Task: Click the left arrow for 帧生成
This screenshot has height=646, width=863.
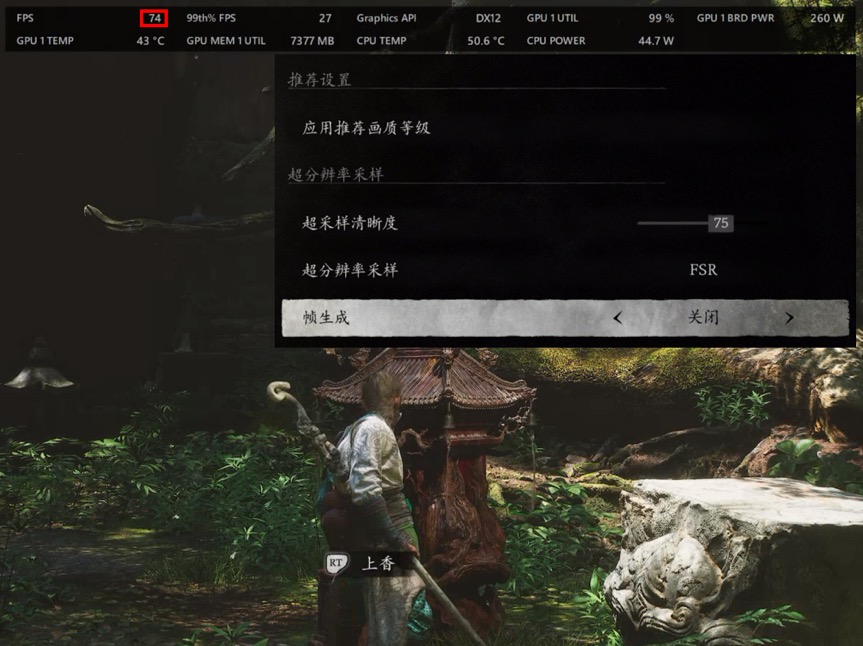Action: [x=618, y=318]
